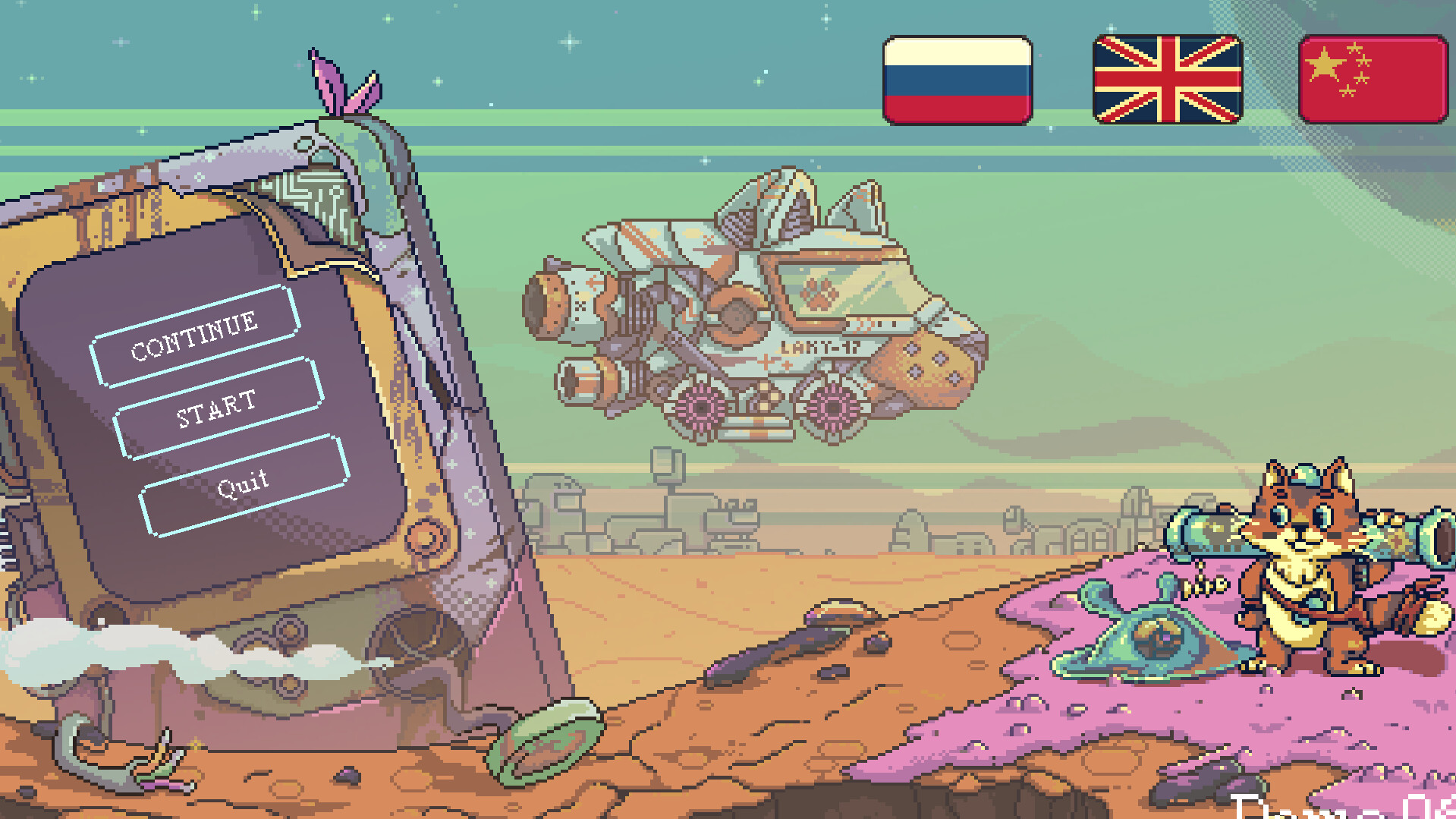The width and height of the screenshot is (1456, 819).
Task: Select the Russian language flag
Action: (x=958, y=78)
